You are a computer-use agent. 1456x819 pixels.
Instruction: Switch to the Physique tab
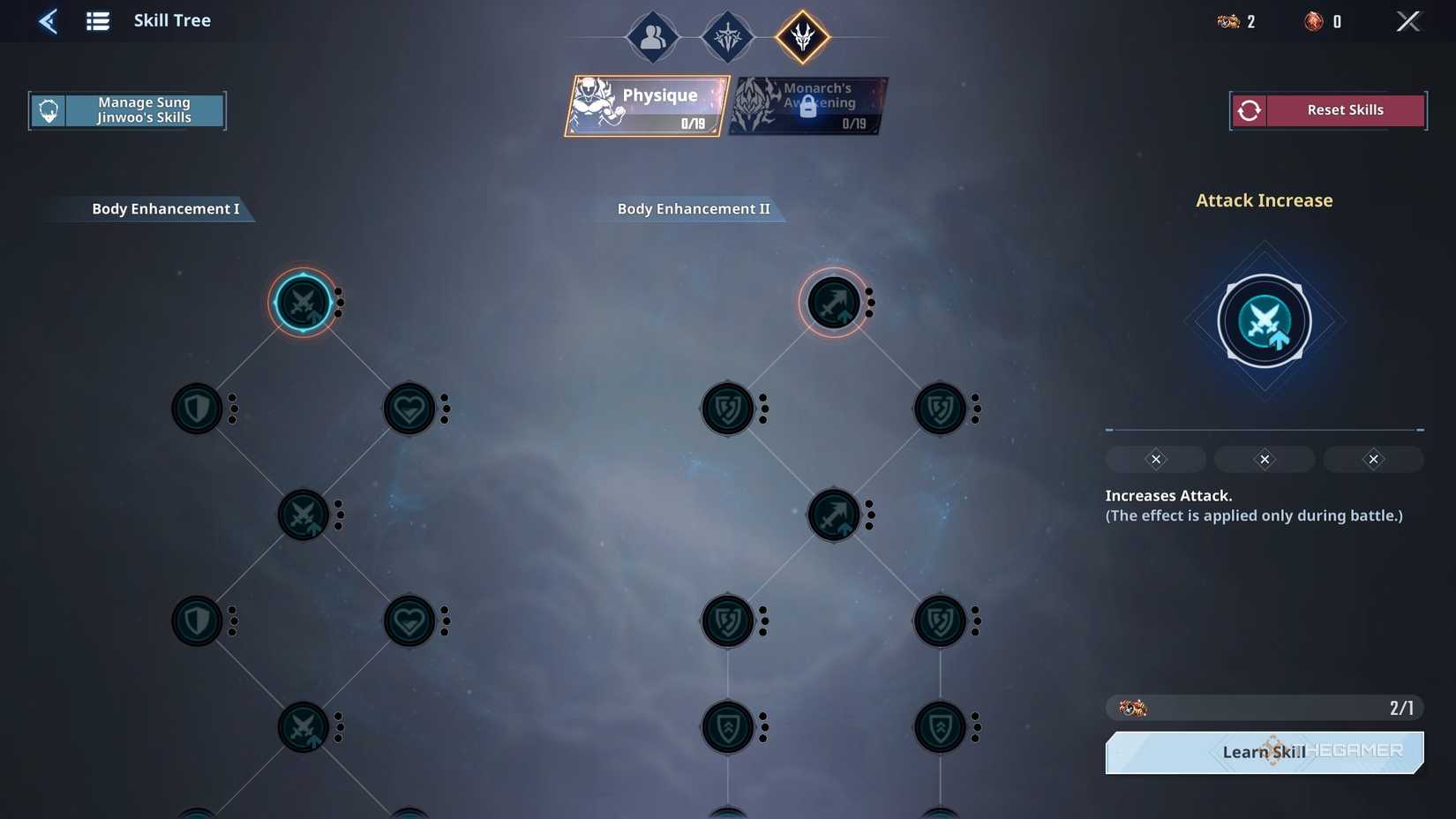tap(647, 106)
